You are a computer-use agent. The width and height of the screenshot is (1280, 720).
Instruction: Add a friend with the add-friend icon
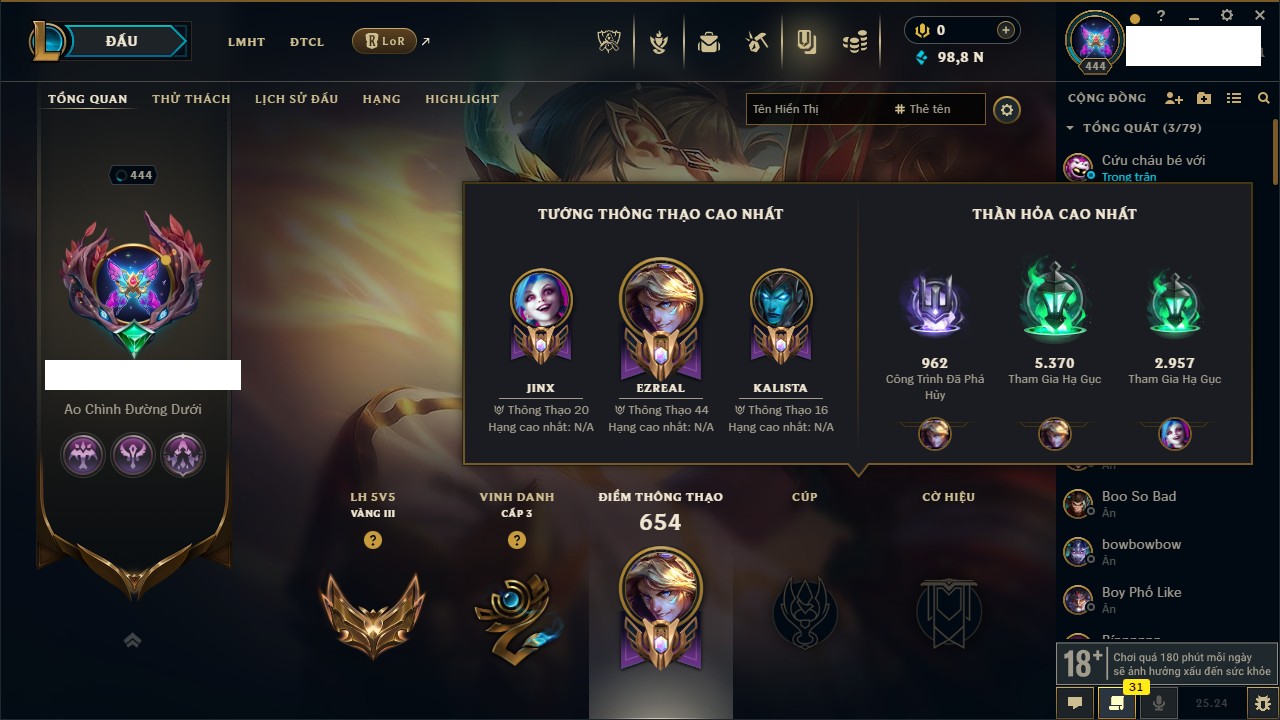(1174, 98)
